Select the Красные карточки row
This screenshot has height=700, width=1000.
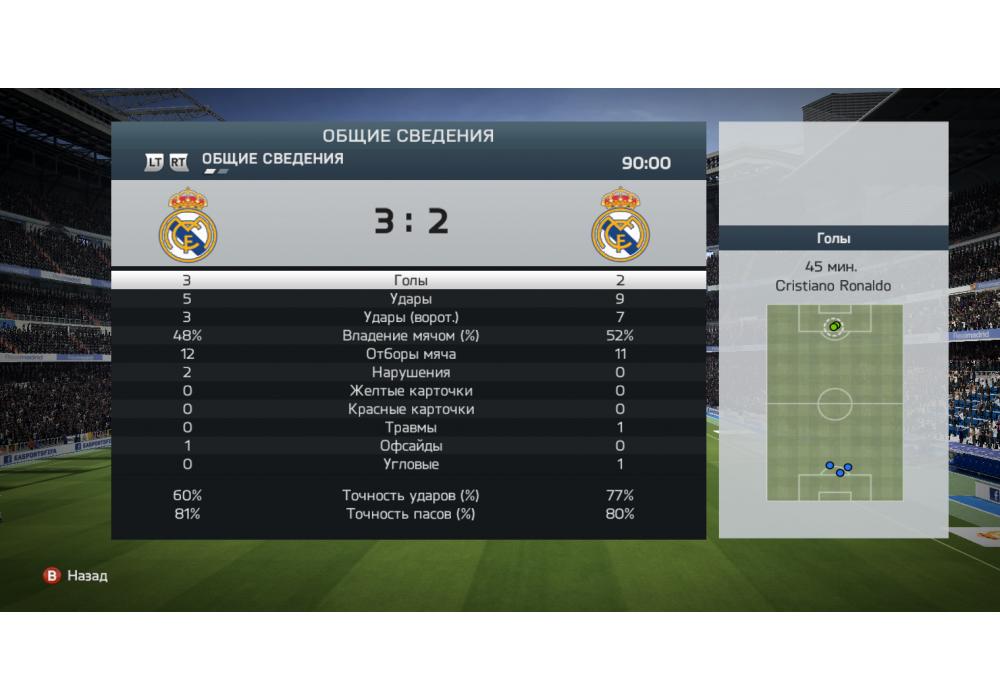(410, 409)
